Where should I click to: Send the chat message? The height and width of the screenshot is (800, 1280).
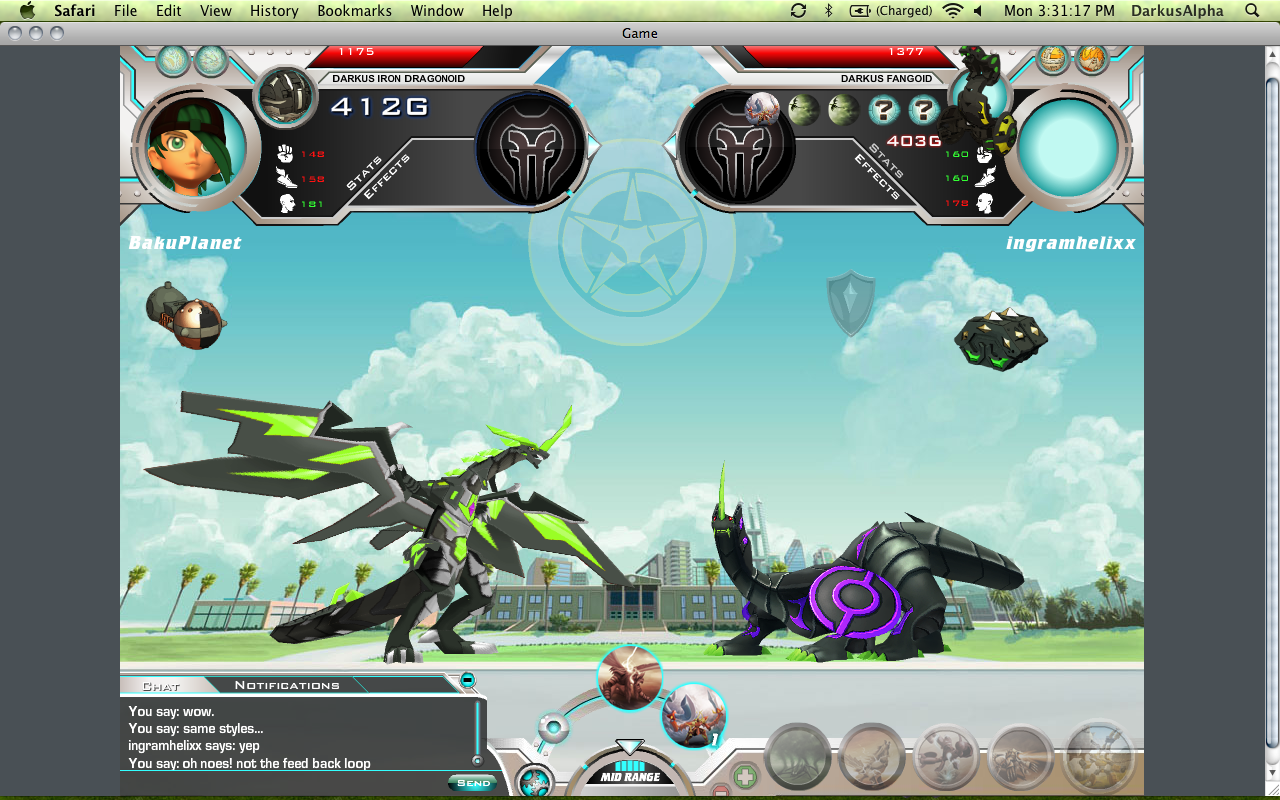click(x=472, y=783)
